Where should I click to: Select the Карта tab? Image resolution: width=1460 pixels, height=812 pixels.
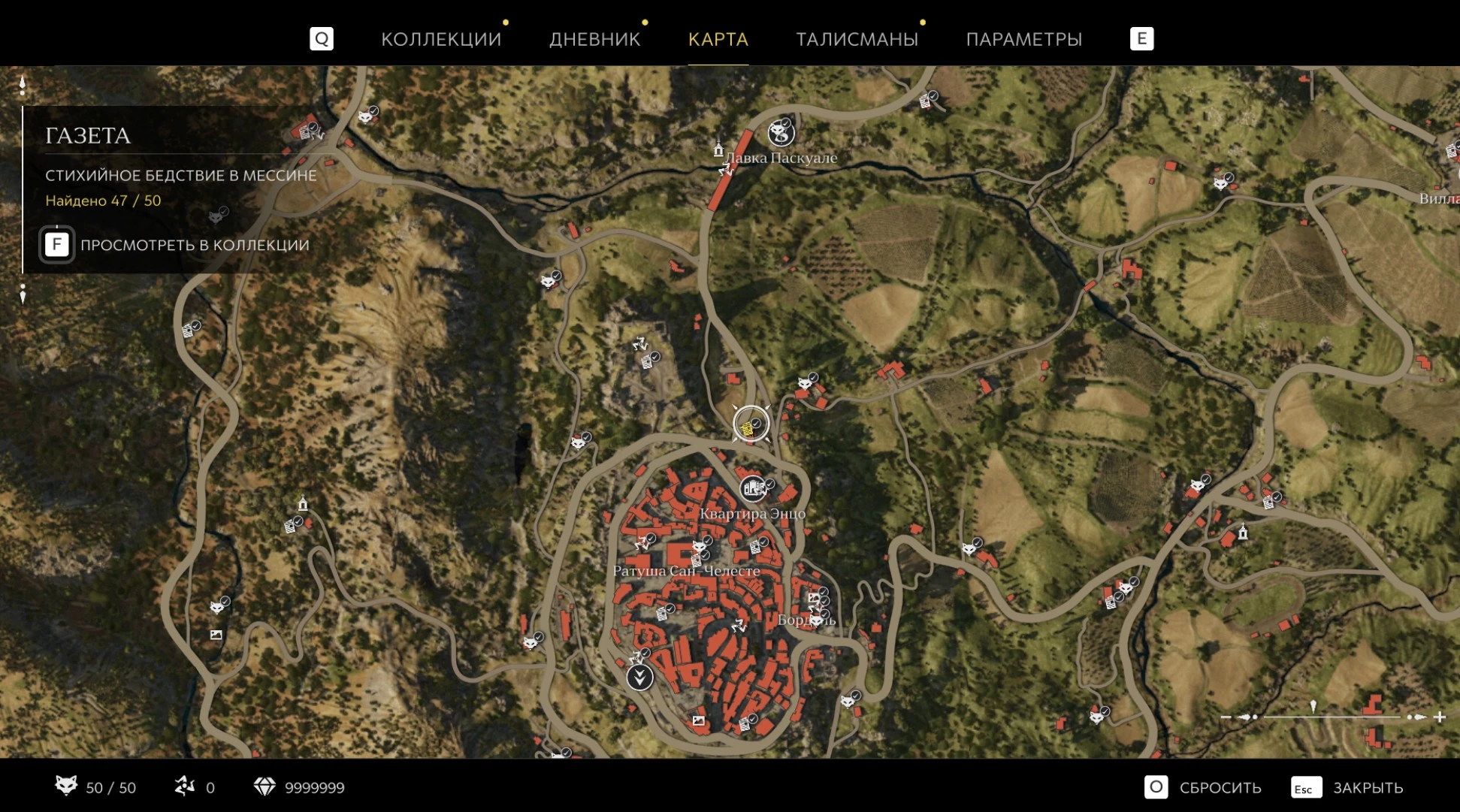718,39
